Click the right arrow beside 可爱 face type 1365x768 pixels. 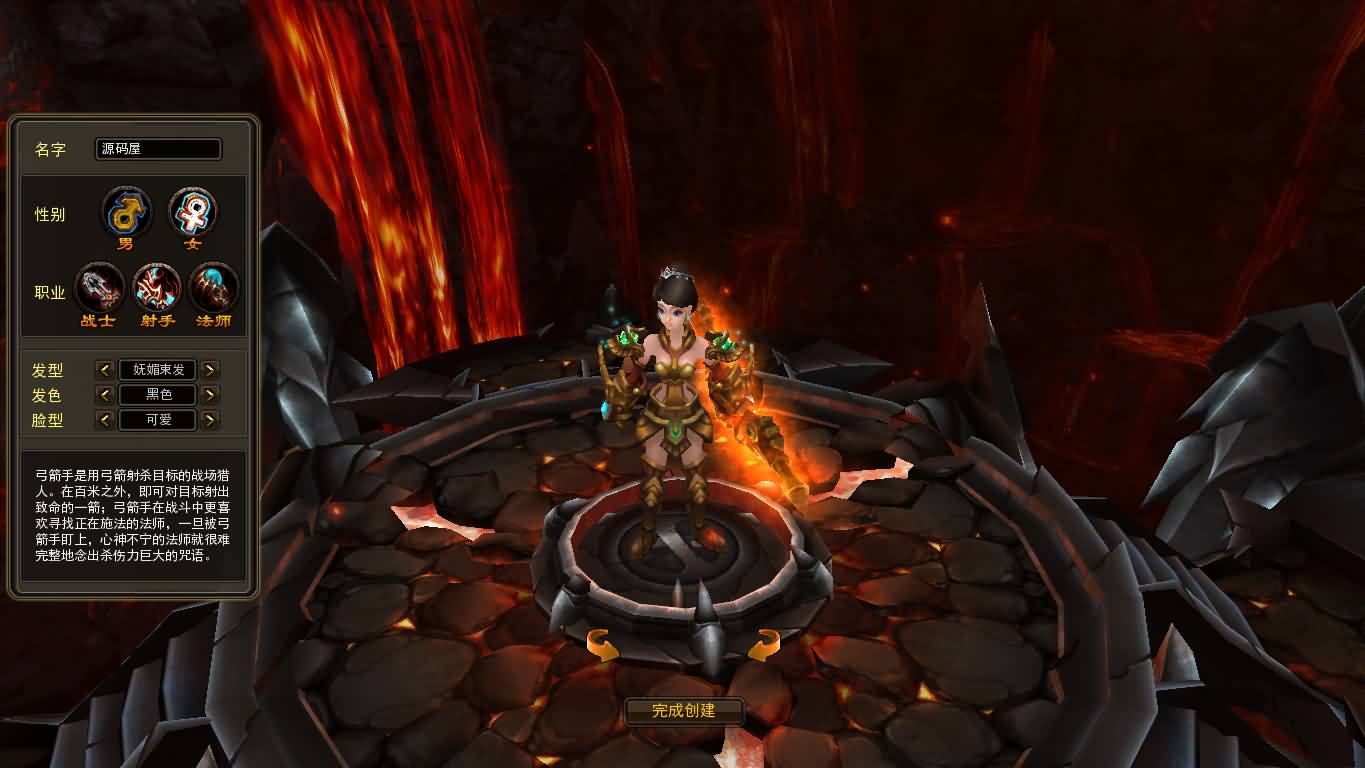211,420
